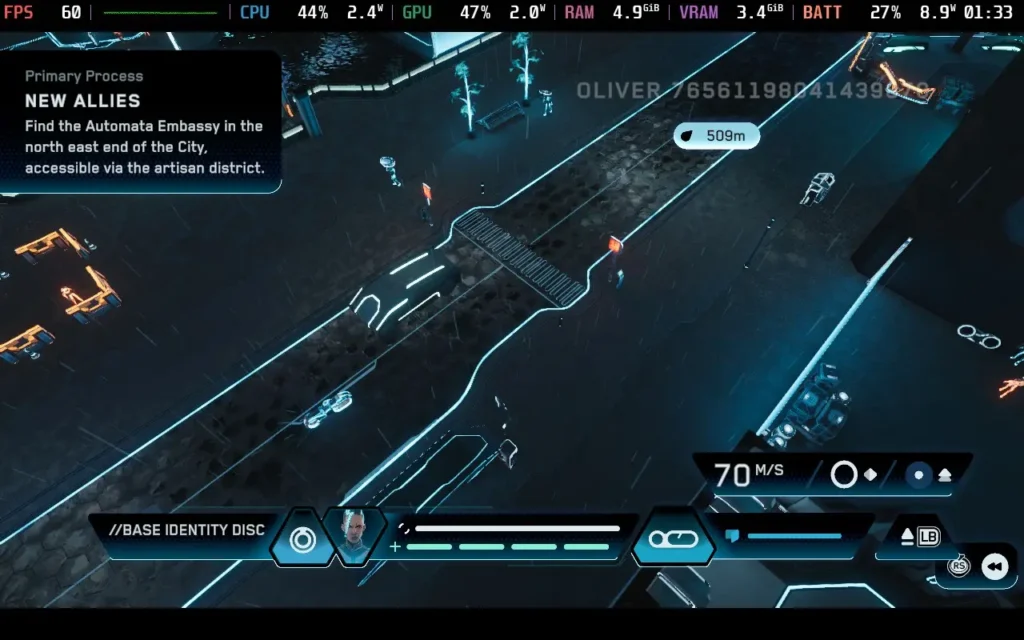The image size is (1024, 640).
Task: Click the filled dot circle icon
Action: (x=918, y=475)
